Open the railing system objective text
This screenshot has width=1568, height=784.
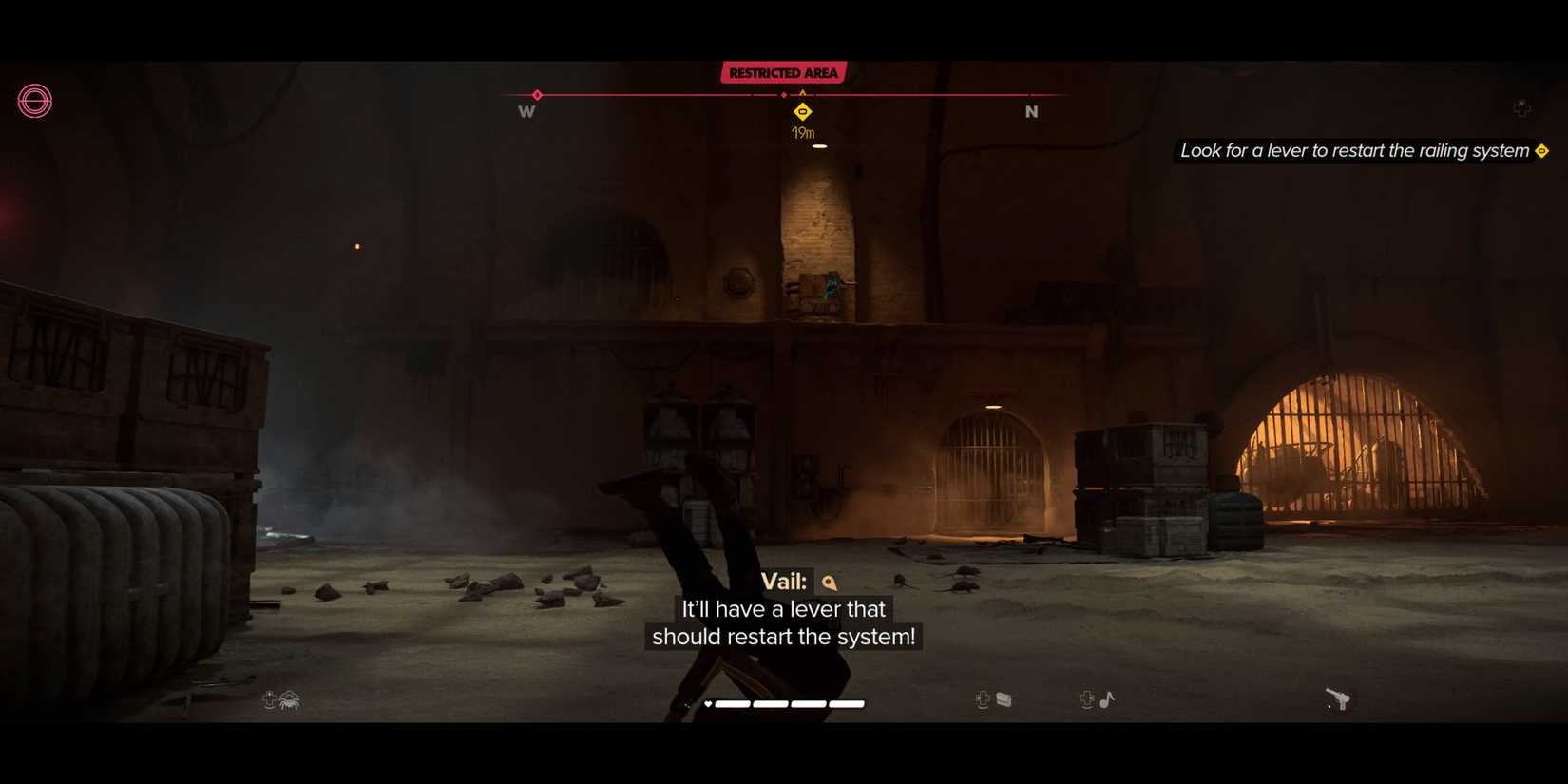[x=1349, y=150]
